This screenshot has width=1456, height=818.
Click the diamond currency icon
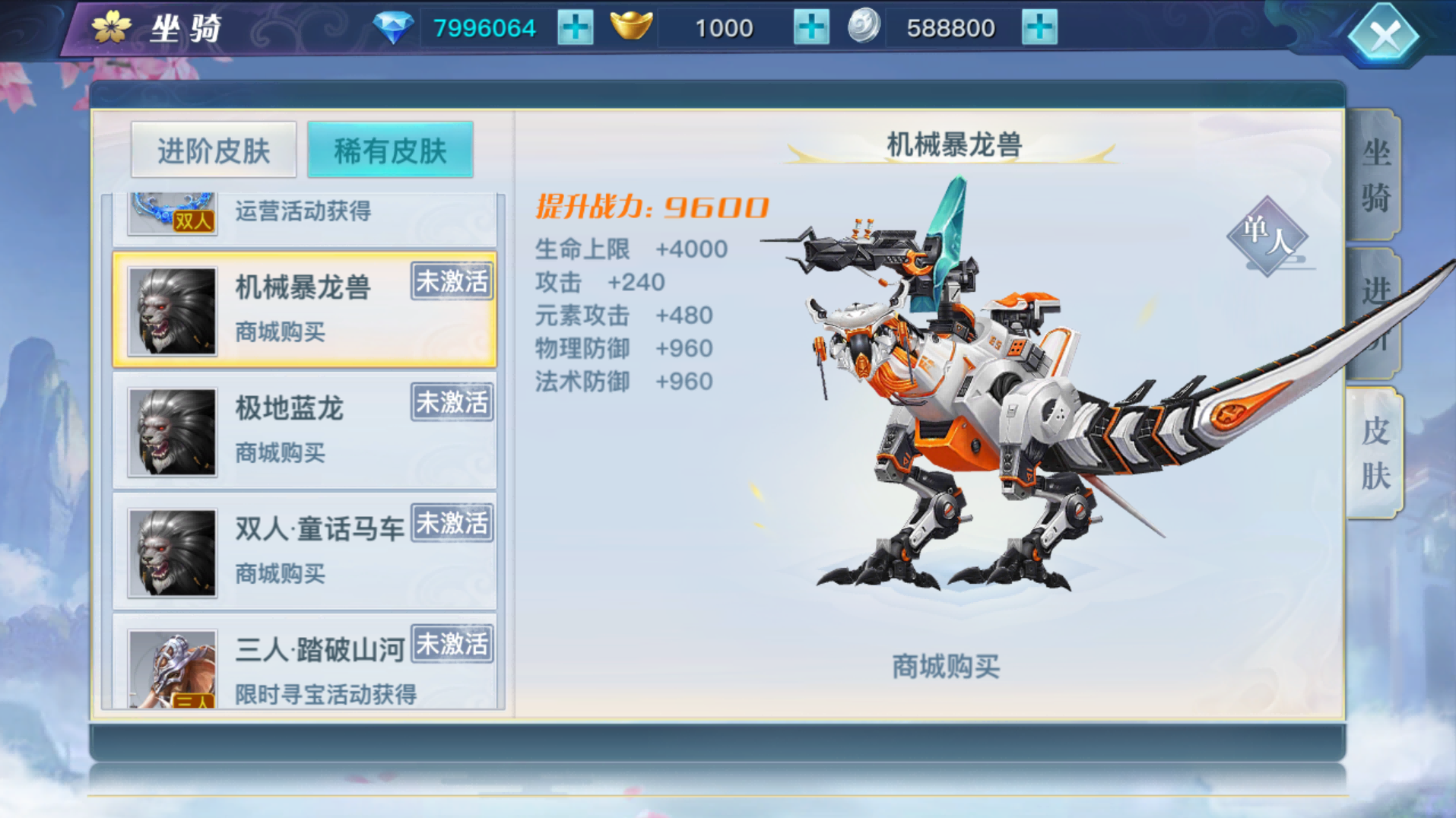click(395, 25)
